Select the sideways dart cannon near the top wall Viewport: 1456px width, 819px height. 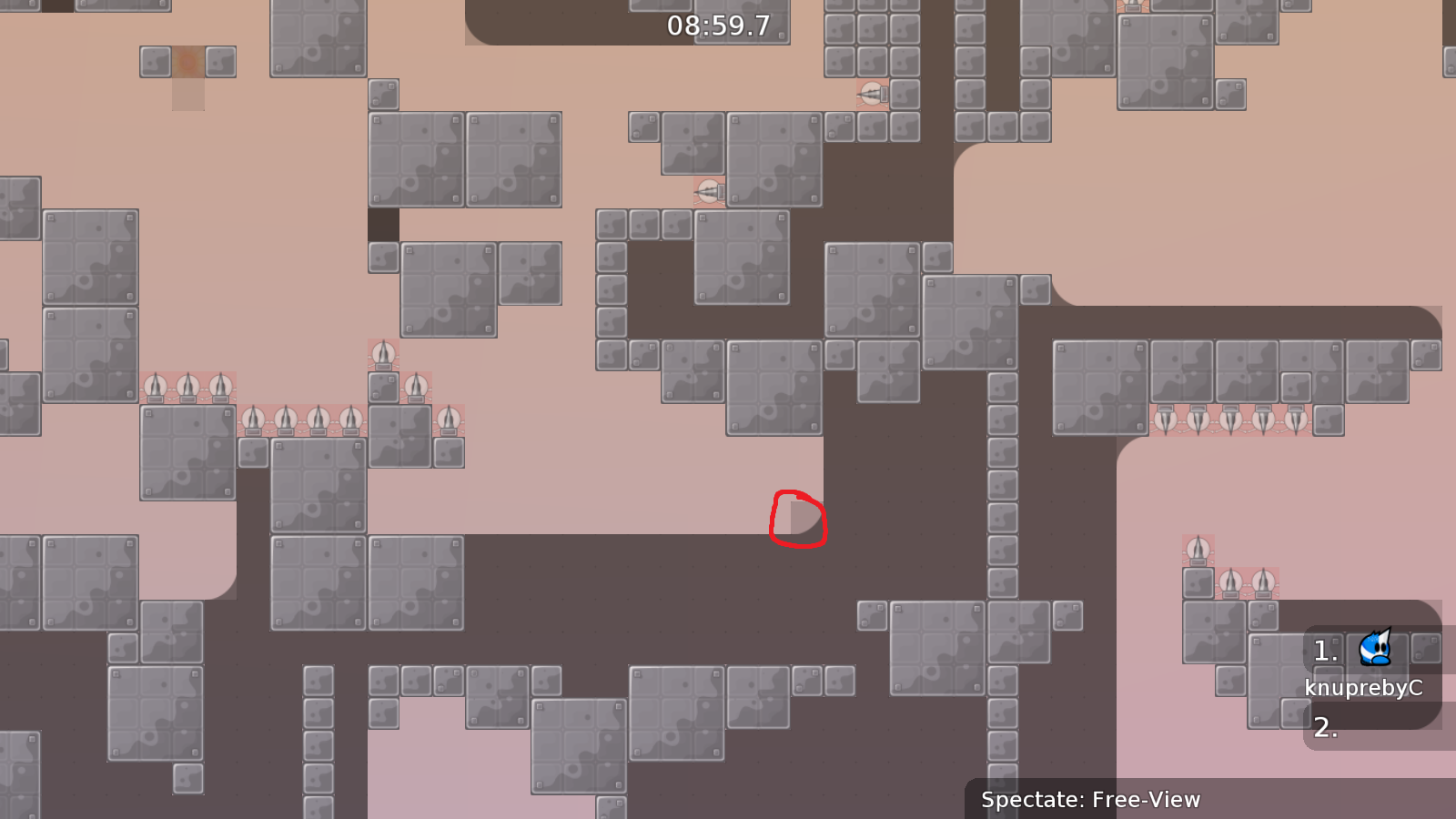coord(872,94)
